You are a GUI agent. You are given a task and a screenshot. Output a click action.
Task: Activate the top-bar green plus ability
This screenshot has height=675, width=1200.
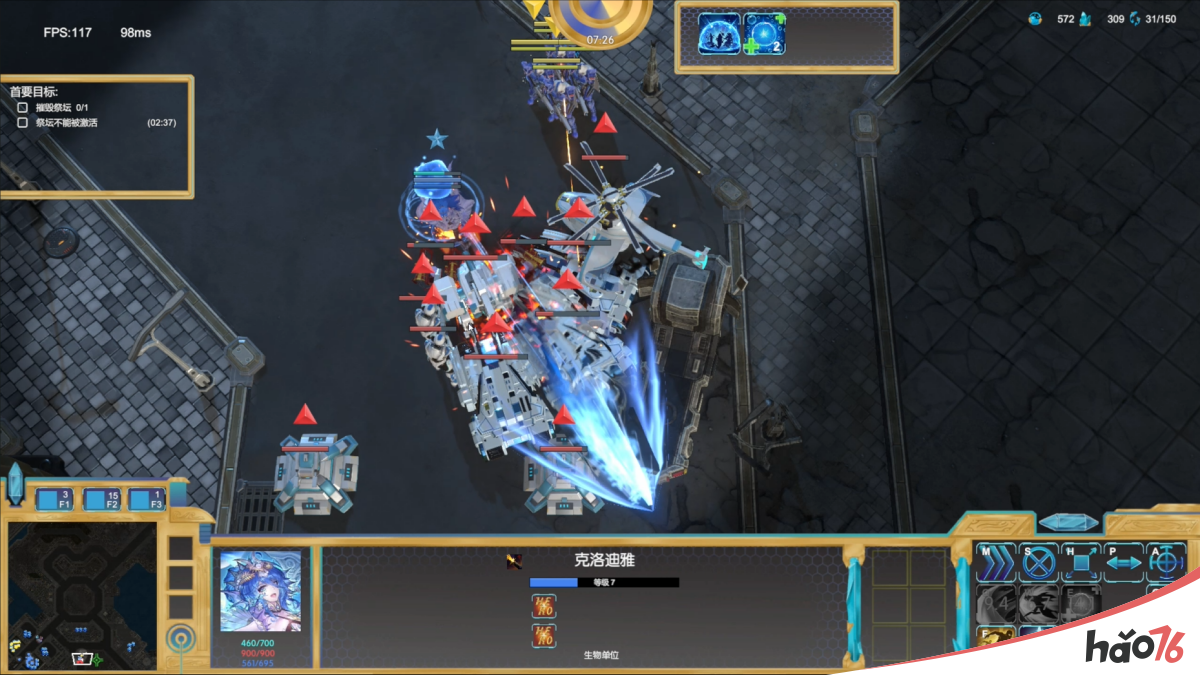pos(765,34)
